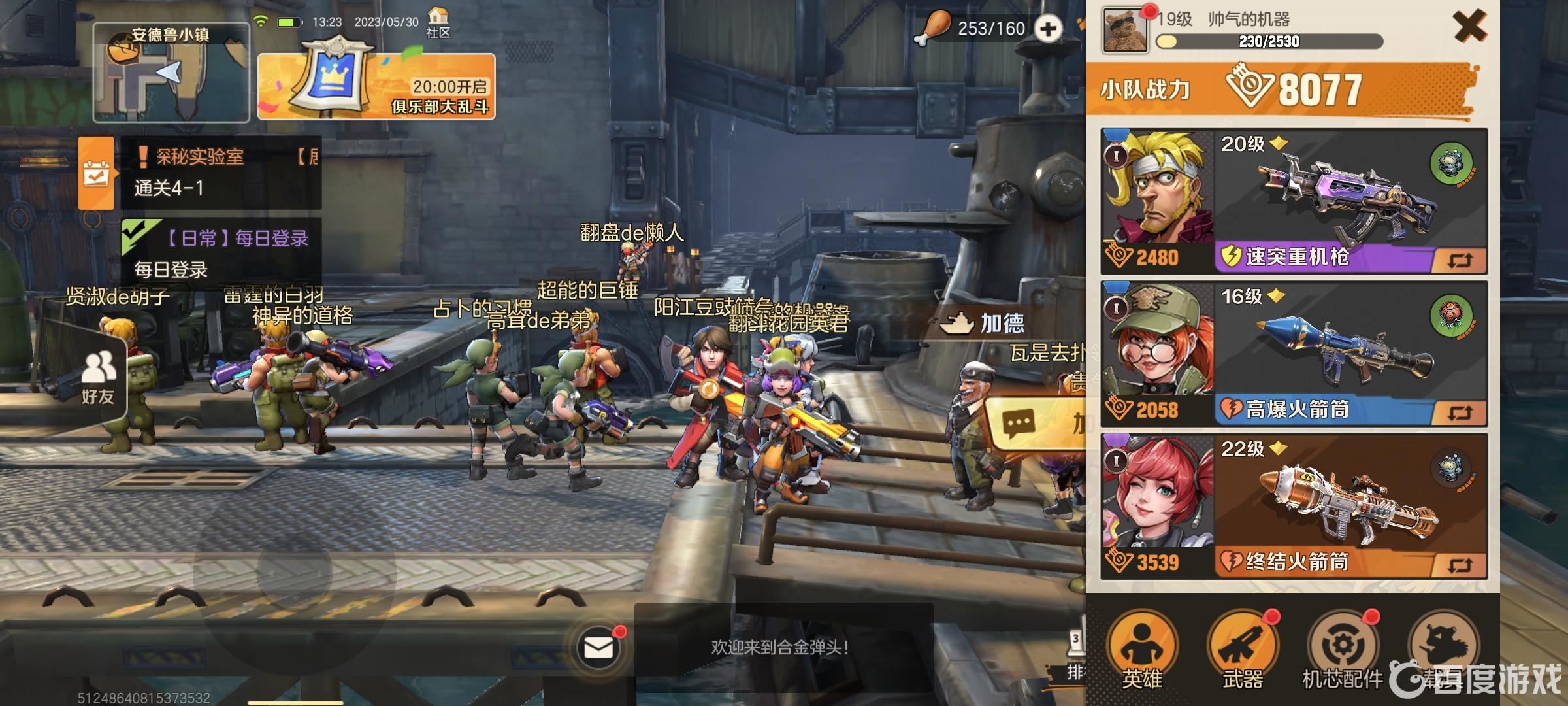This screenshot has height=706, width=1568.
Task: Claim the 每日登录 daily login task
Action: tap(221, 254)
